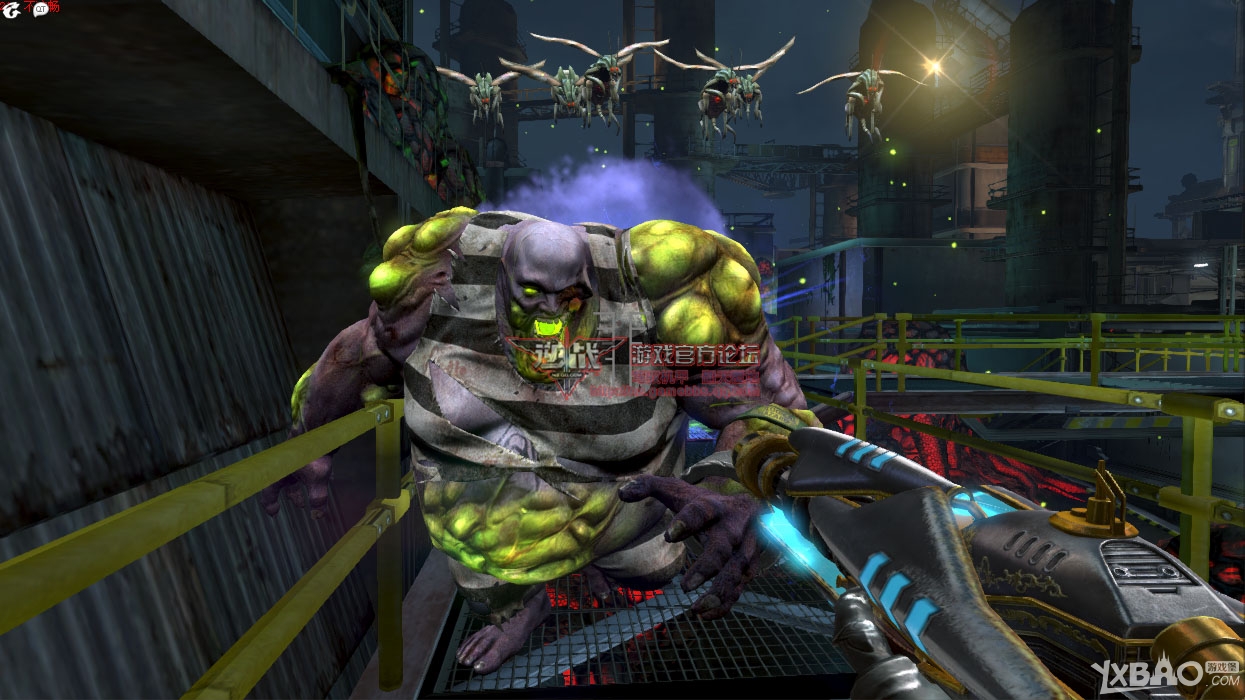Open the QT voice chat bubble overlay
Image resolution: width=1245 pixels, height=700 pixels.
(41, 9)
